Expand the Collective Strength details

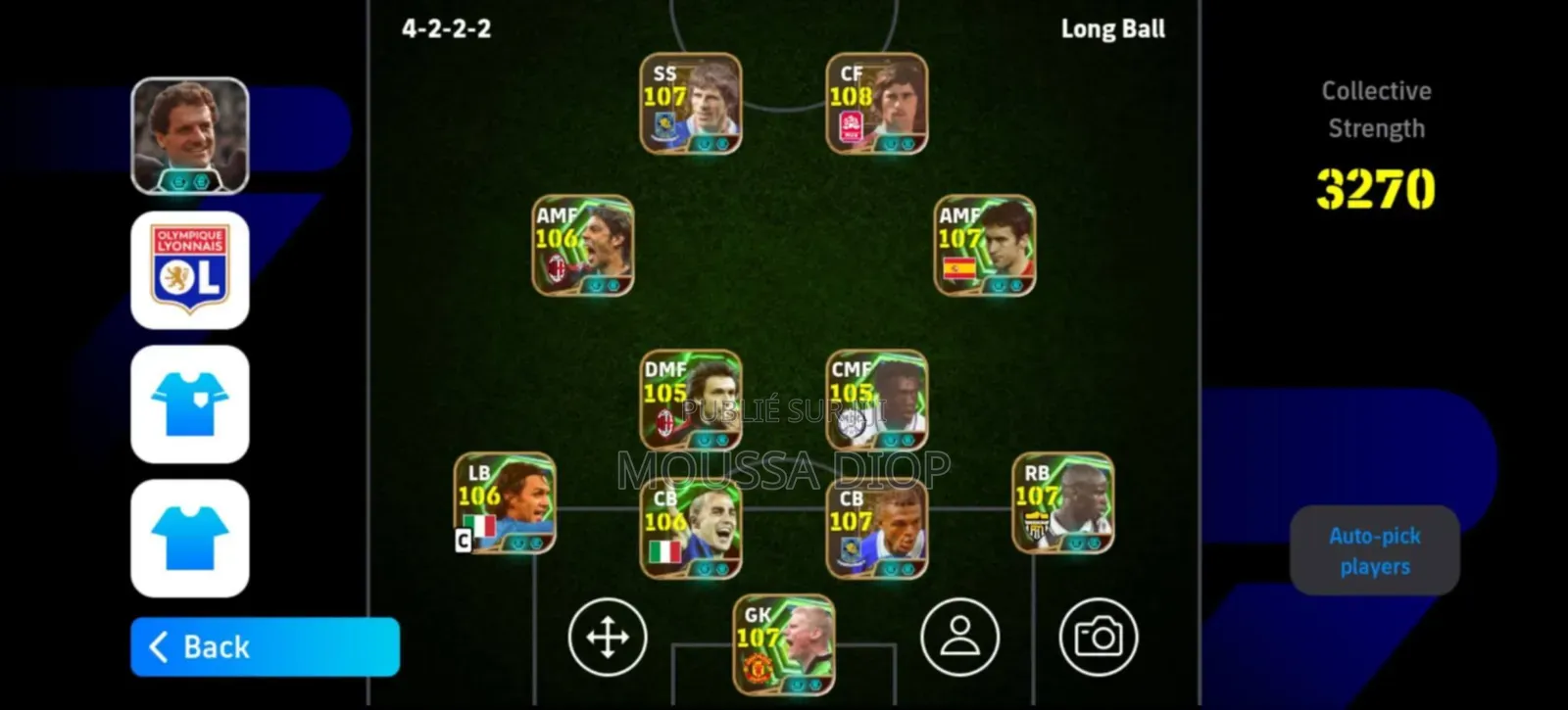pos(1376,108)
